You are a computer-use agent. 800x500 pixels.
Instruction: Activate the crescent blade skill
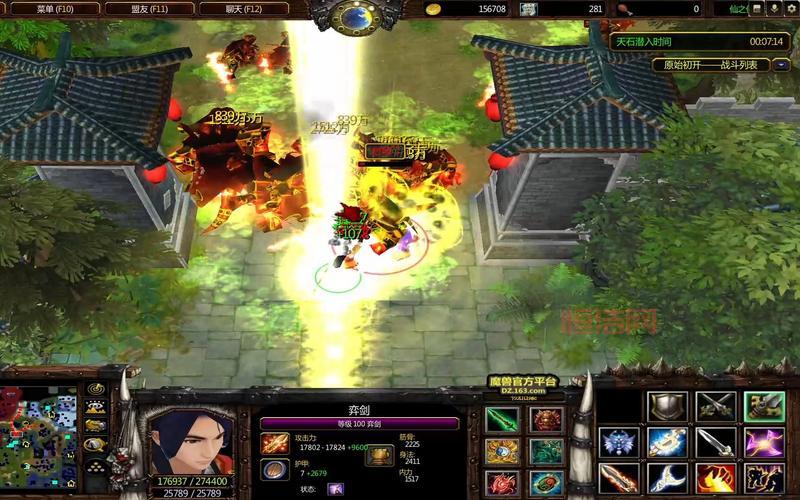665,478
